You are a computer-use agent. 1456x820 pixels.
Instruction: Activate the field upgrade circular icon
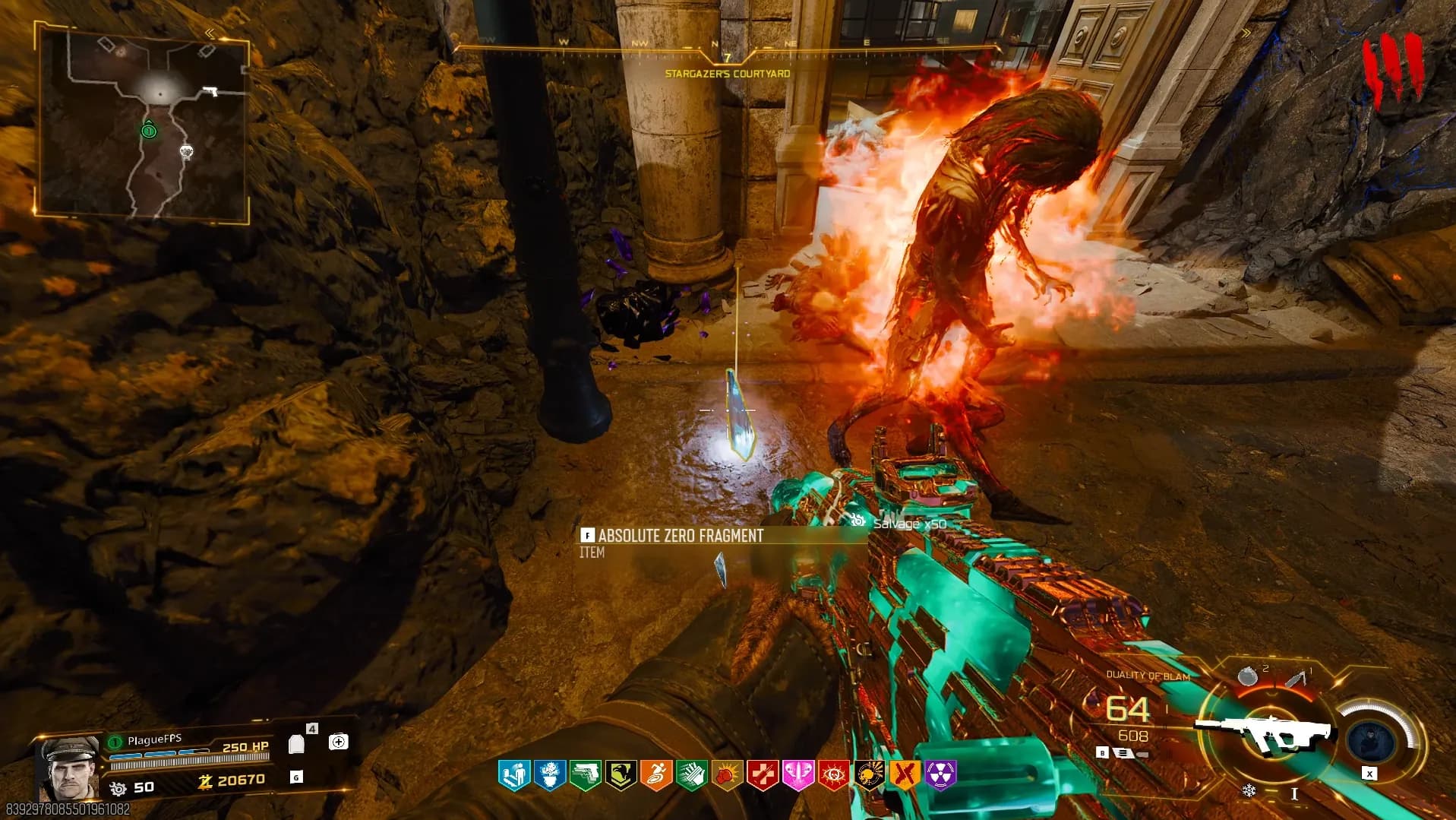coord(1370,739)
